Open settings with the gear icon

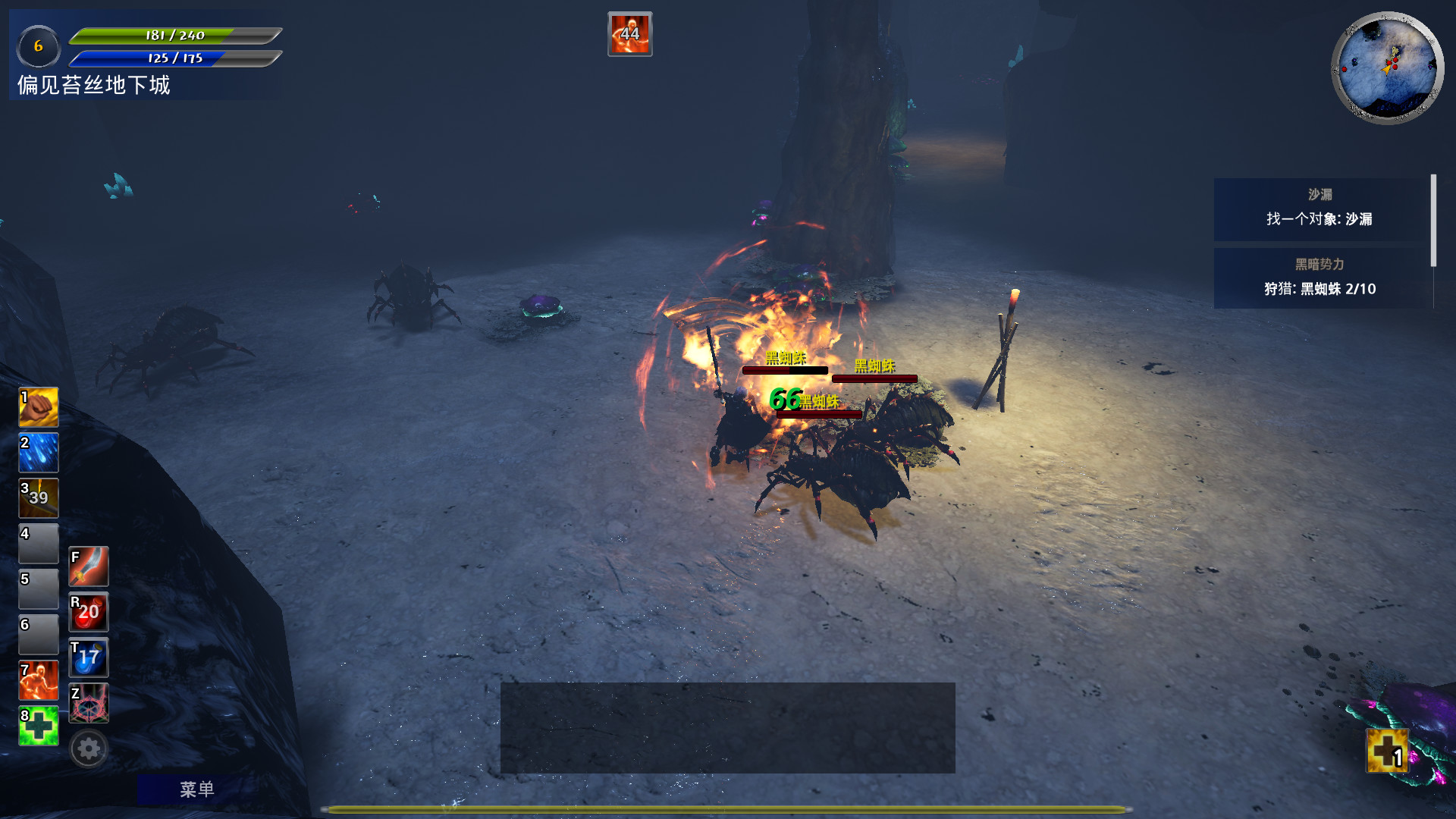(89, 749)
